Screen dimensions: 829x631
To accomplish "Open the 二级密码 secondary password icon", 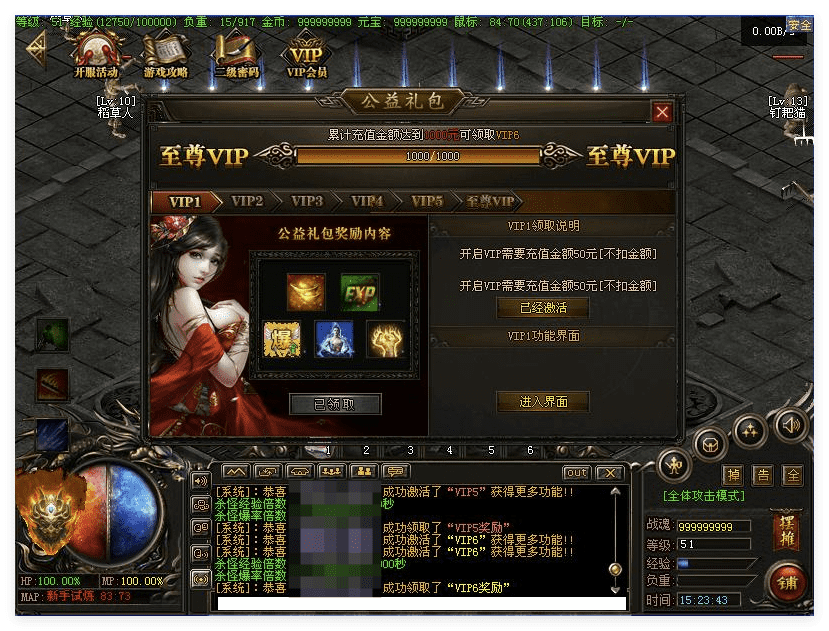I will coord(236,54).
